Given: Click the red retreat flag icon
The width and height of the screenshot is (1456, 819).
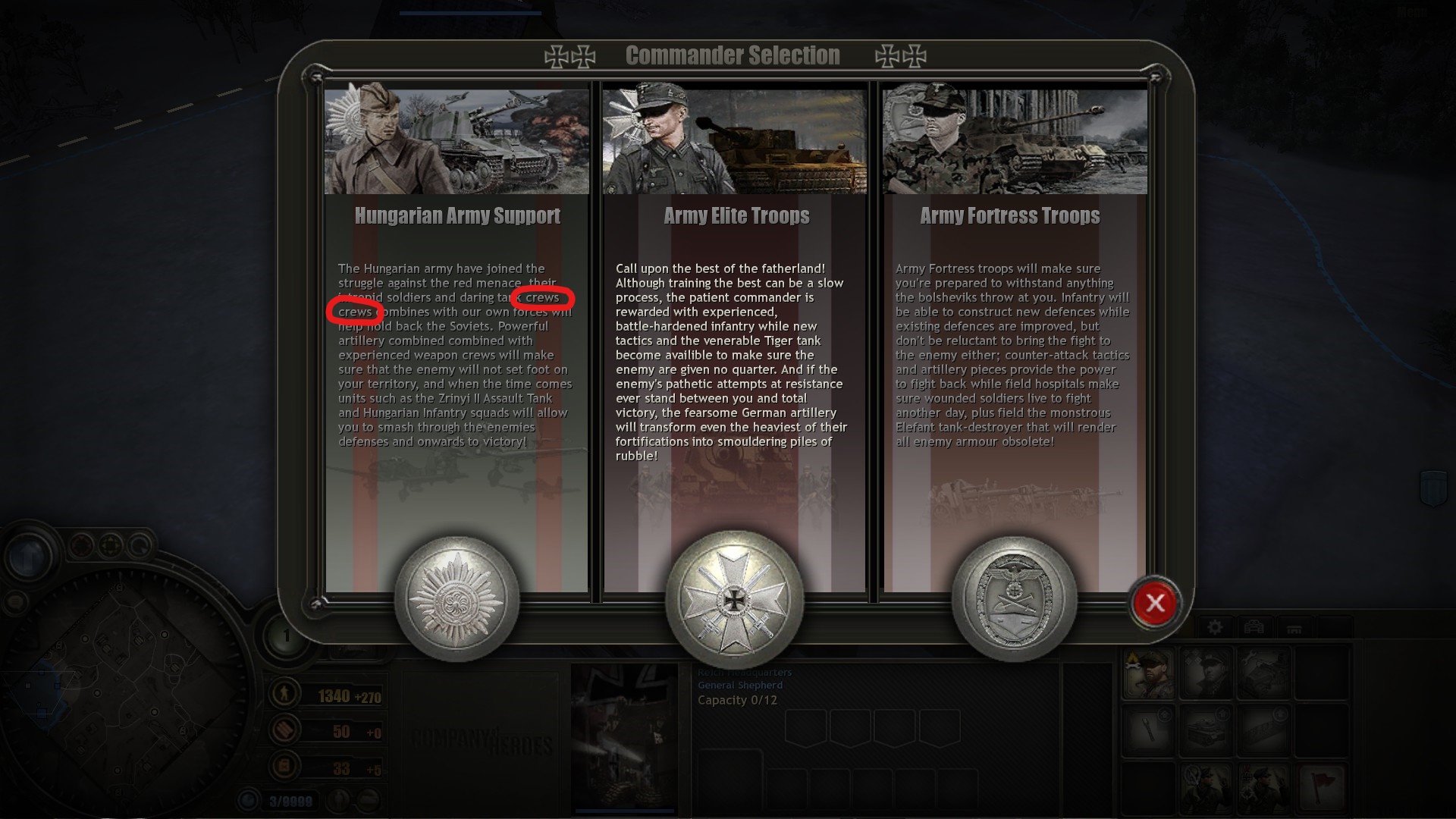Looking at the screenshot, I should point(1322,786).
